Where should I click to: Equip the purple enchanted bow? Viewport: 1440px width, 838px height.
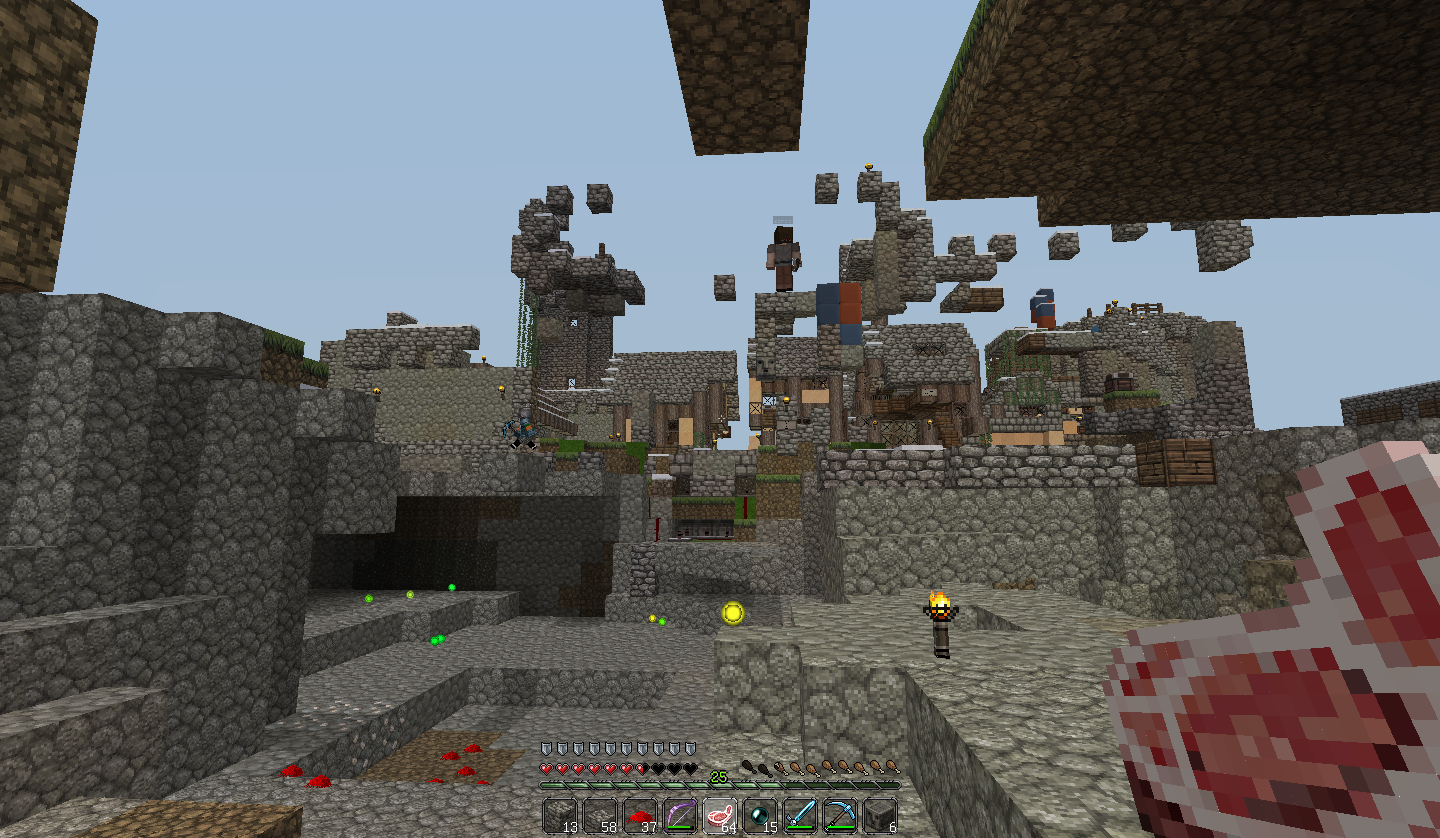coord(681,816)
